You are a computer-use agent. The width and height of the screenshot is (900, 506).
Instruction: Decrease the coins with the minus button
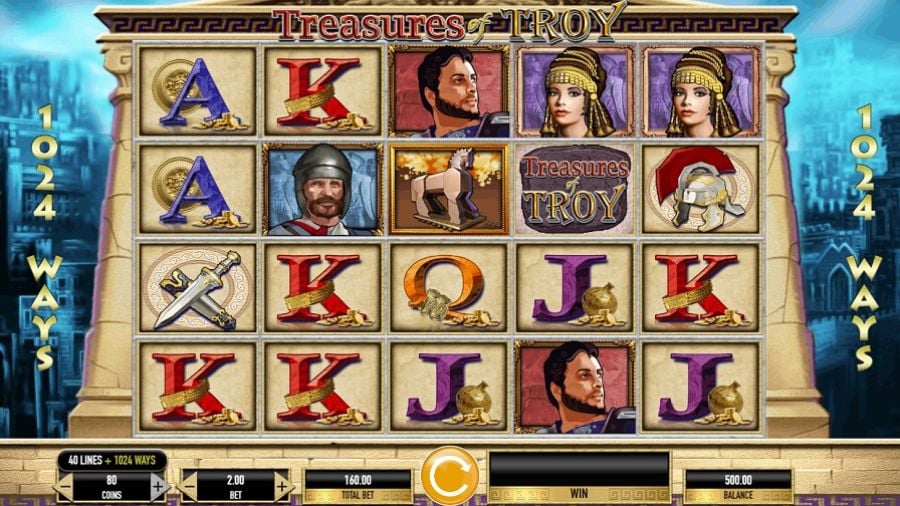pyautogui.click(x=65, y=487)
